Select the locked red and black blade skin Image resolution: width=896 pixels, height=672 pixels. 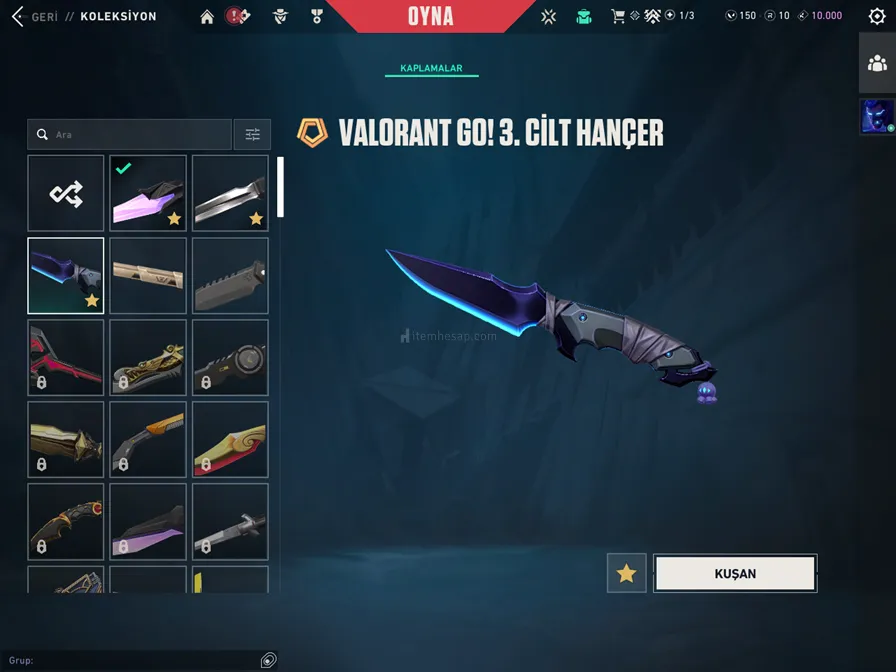66,357
